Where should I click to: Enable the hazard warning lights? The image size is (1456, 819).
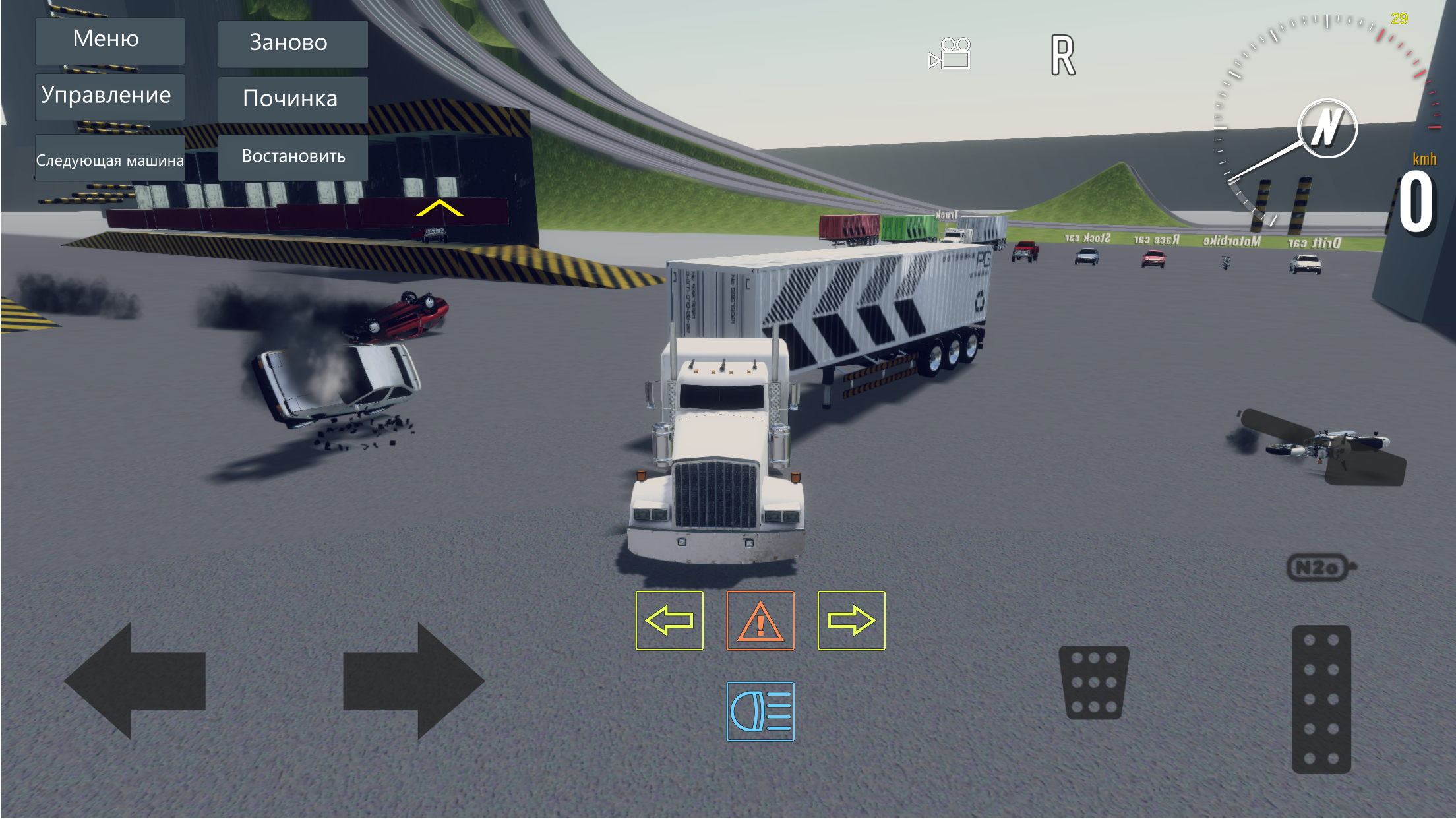pyautogui.click(x=760, y=620)
